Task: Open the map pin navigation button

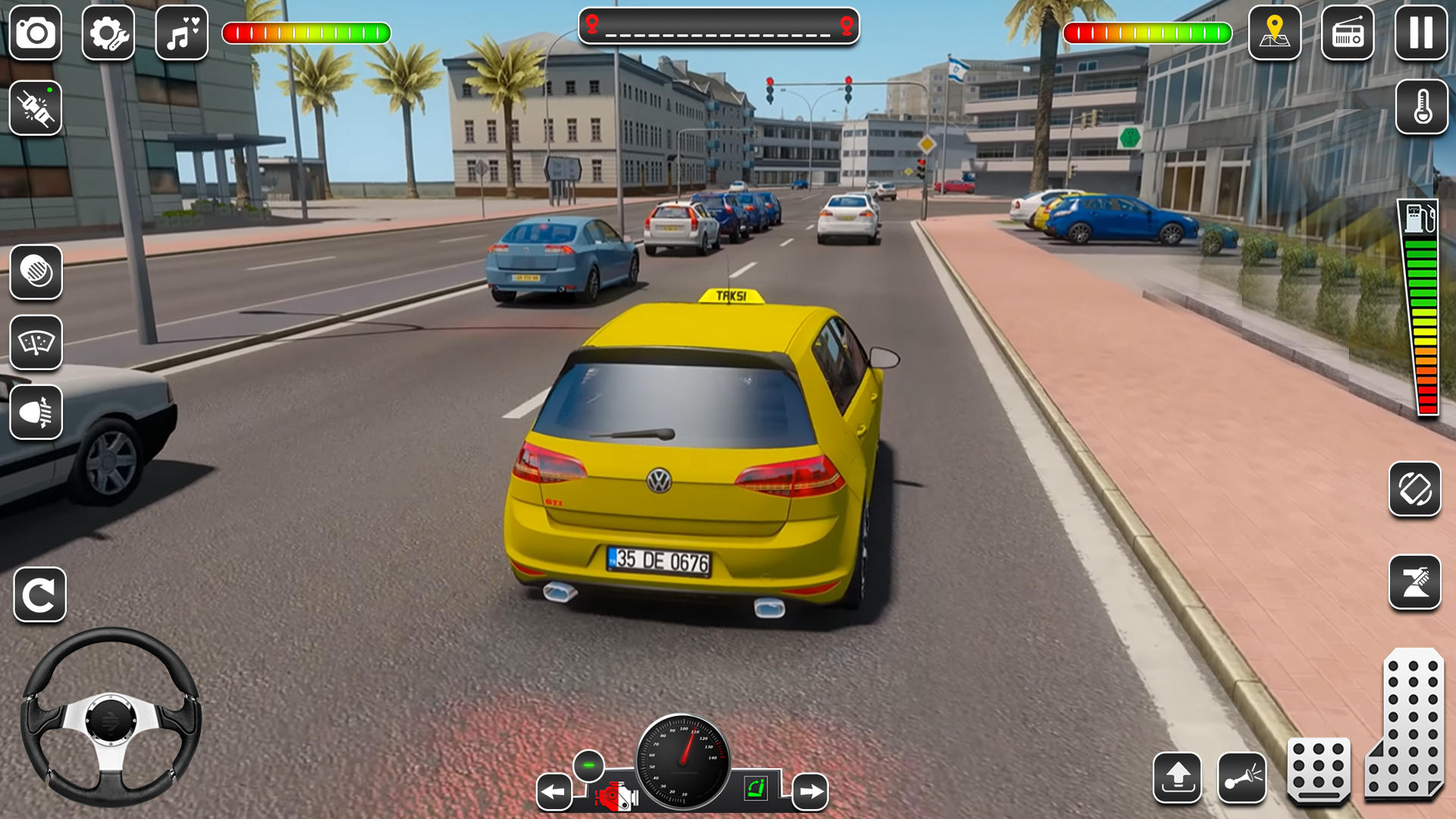Action: [1274, 33]
